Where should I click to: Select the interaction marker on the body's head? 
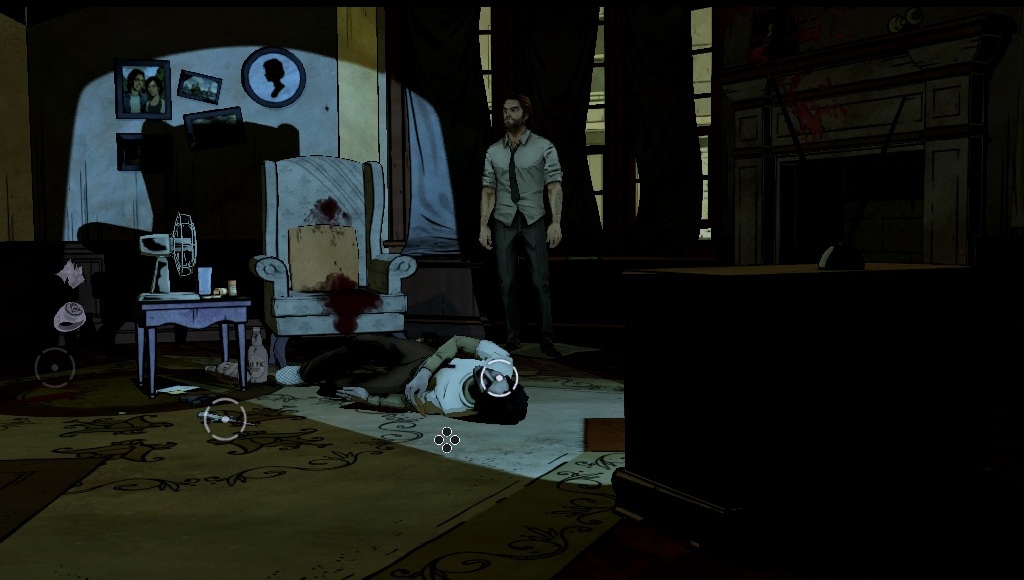[497, 378]
